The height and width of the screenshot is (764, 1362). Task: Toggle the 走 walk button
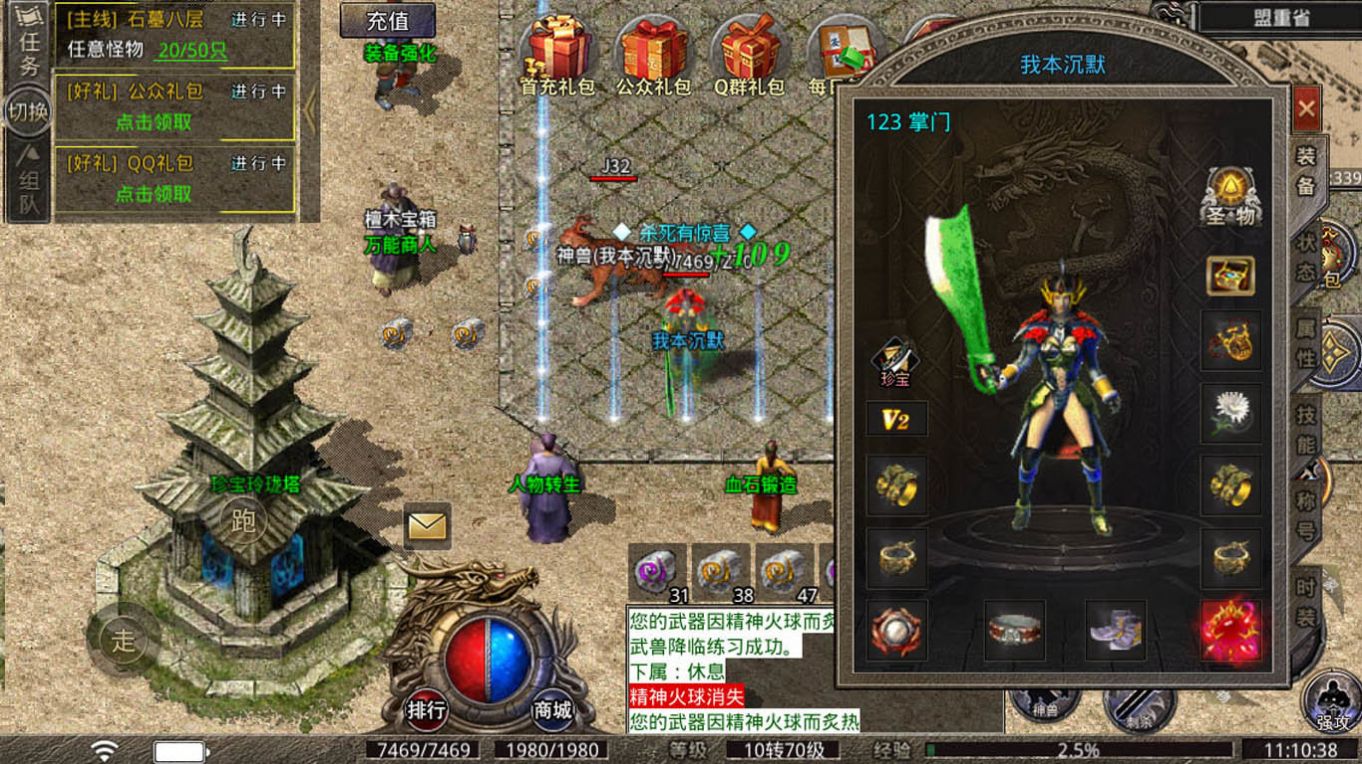click(x=122, y=640)
